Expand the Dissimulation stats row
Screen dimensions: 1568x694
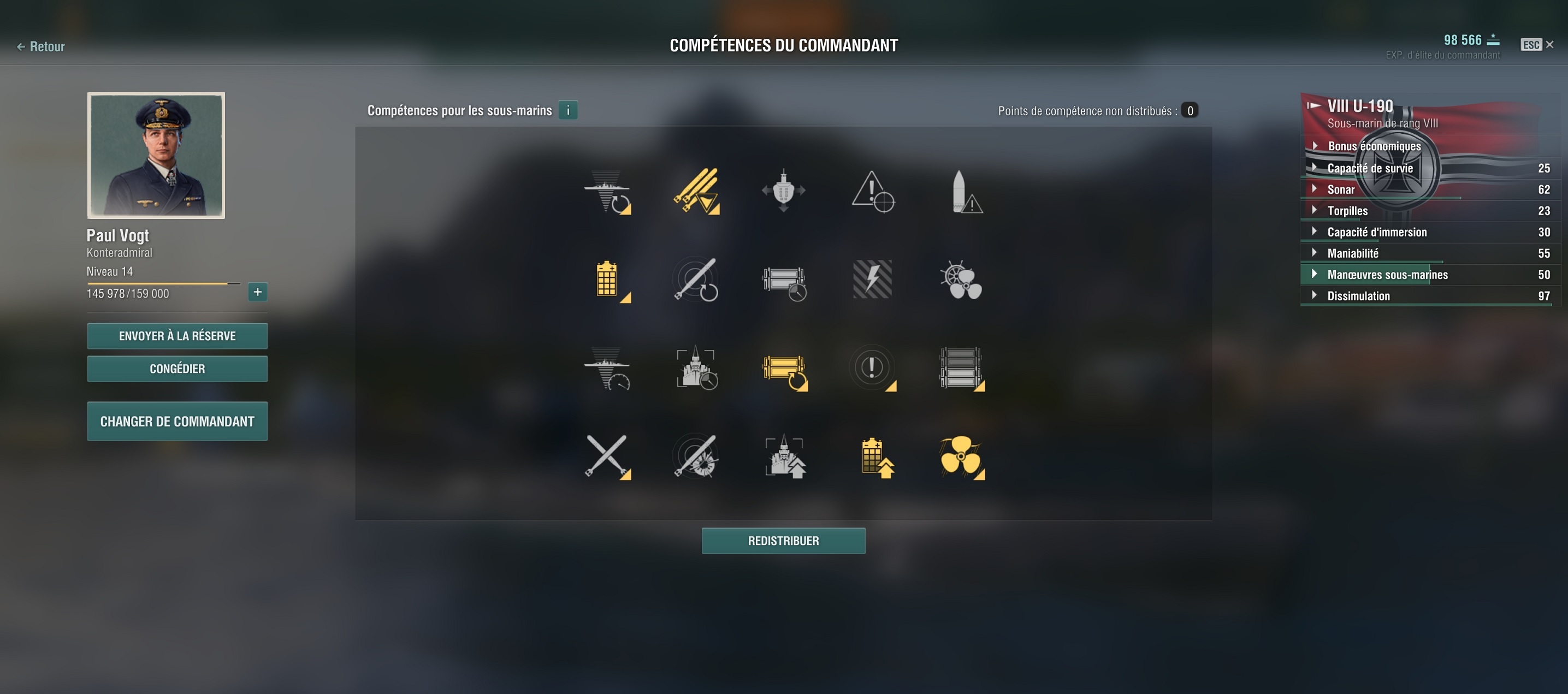point(1358,296)
